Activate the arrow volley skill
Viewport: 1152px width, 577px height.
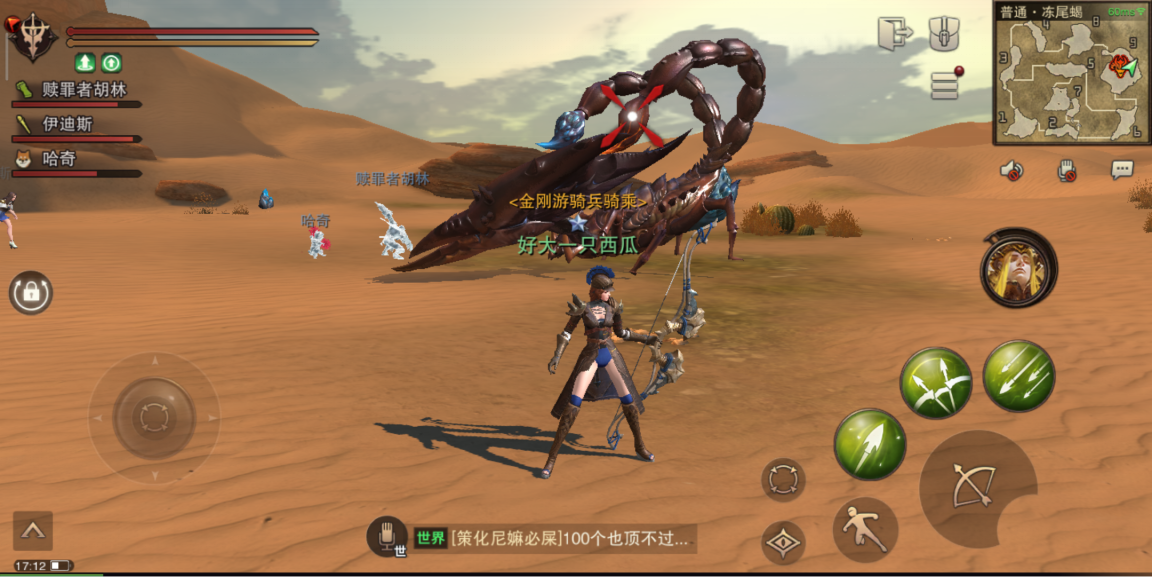tap(1018, 376)
